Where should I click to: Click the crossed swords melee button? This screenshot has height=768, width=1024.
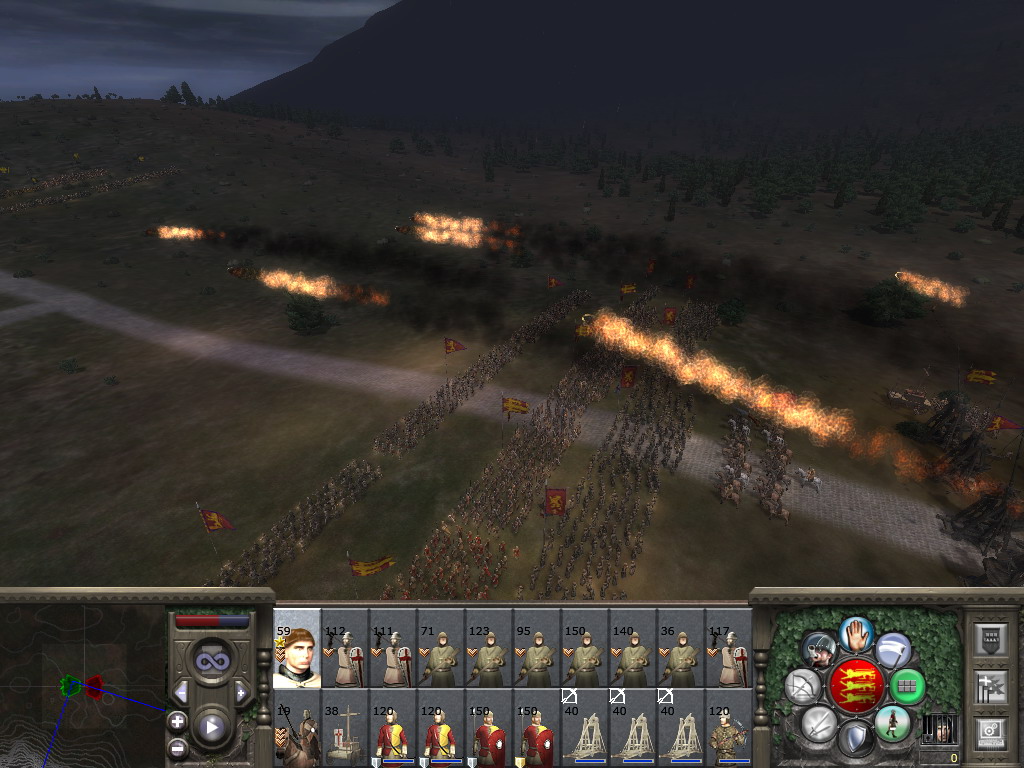click(x=818, y=723)
